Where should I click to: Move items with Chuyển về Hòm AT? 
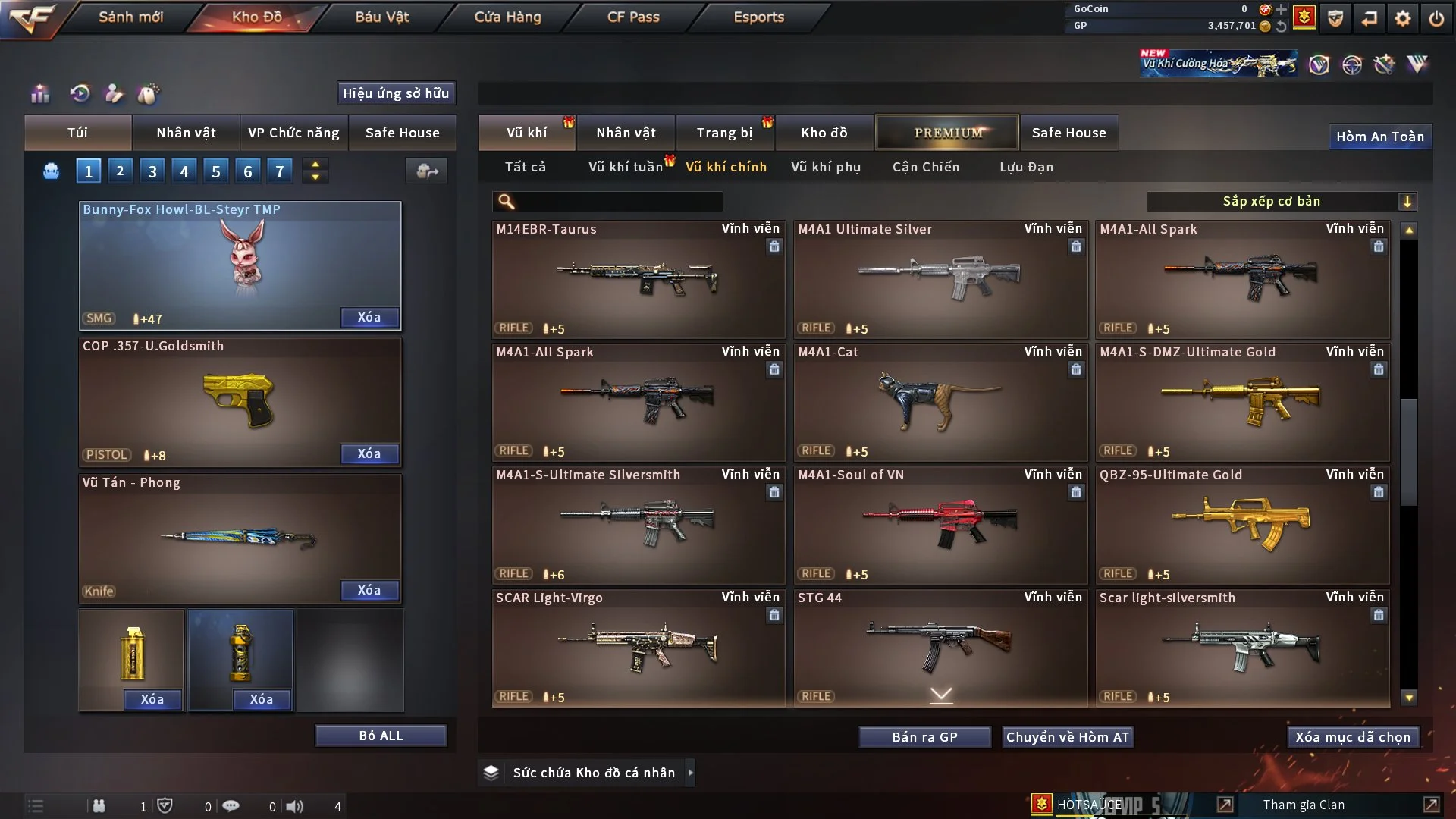point(1068,737)
